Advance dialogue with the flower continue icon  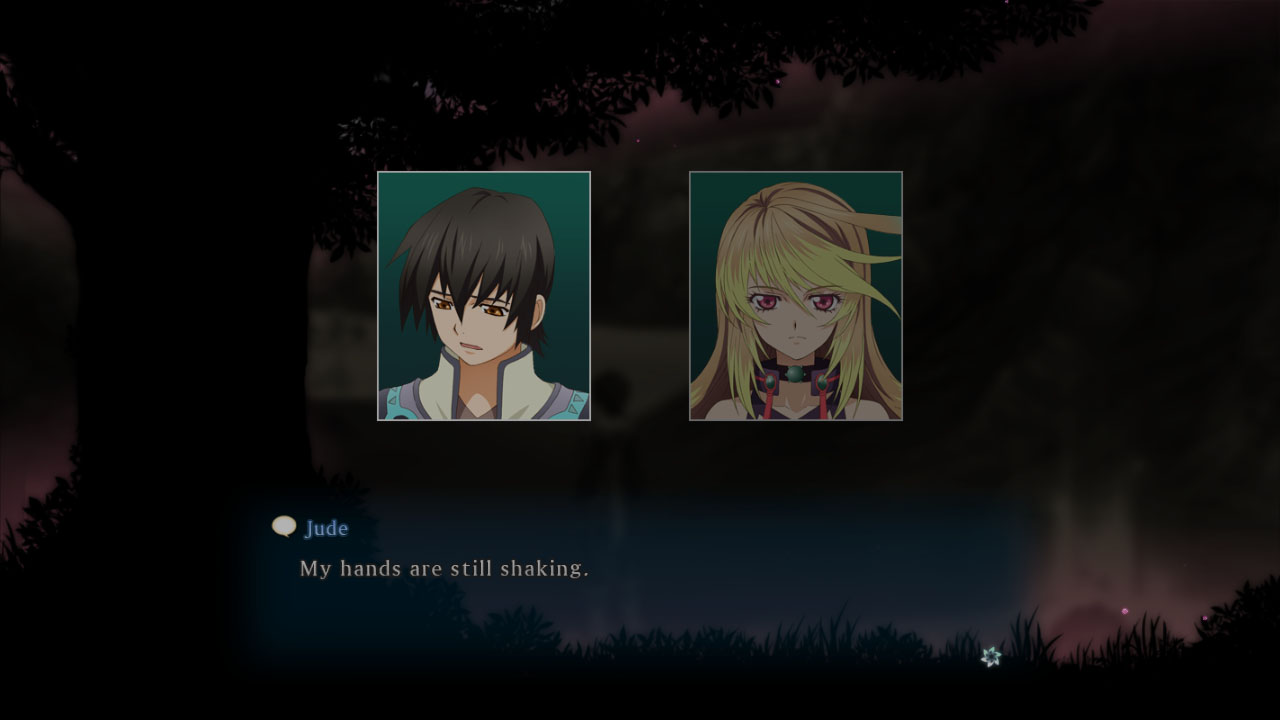point(990,656)
